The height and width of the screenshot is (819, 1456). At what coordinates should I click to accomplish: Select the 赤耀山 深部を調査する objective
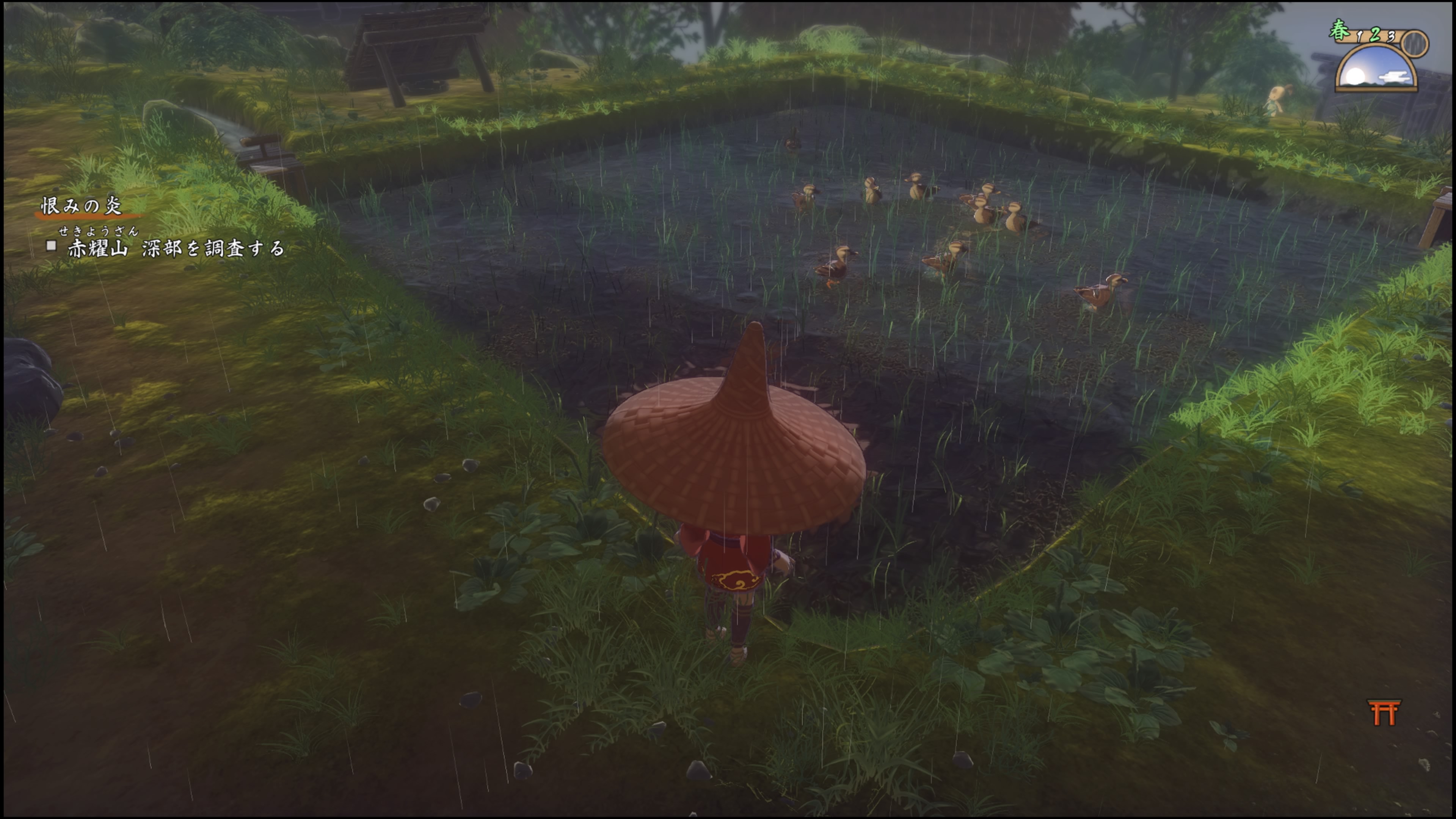point(176,249)
